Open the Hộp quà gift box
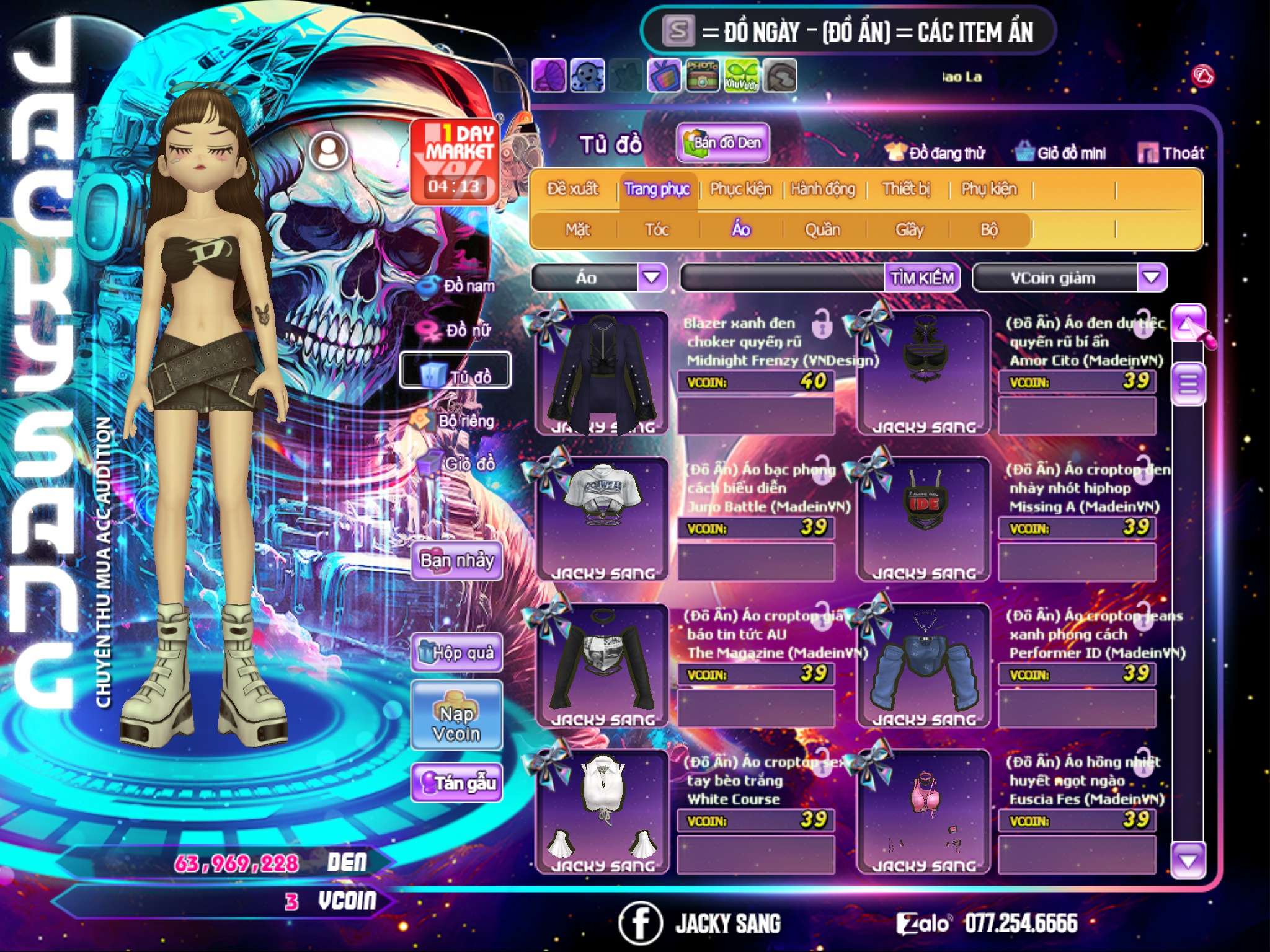This screenshot has height=952, width=1270. [x=456, y=653]
